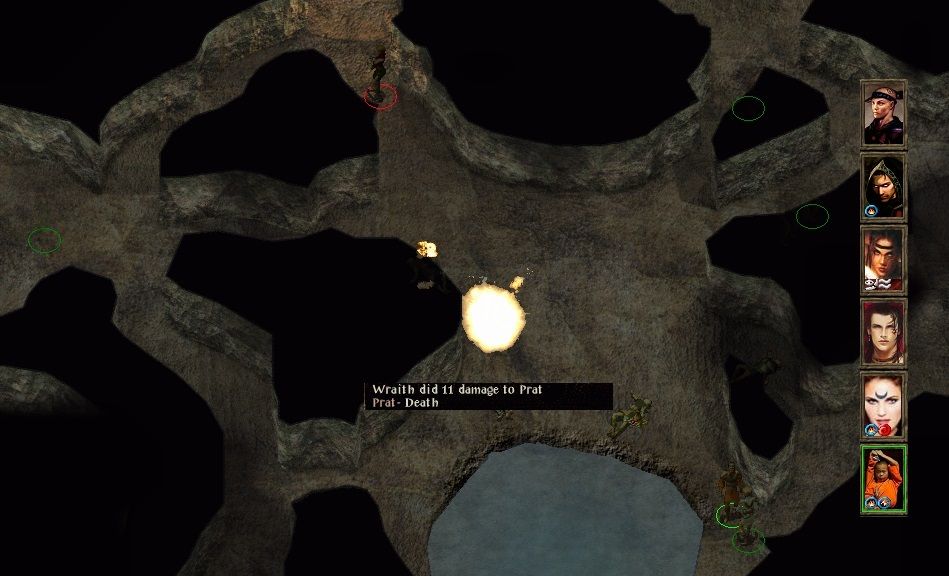Screen dimensions: 949x576
Task: Select the red-headband warrior portrait
Action: coord(883,260)
